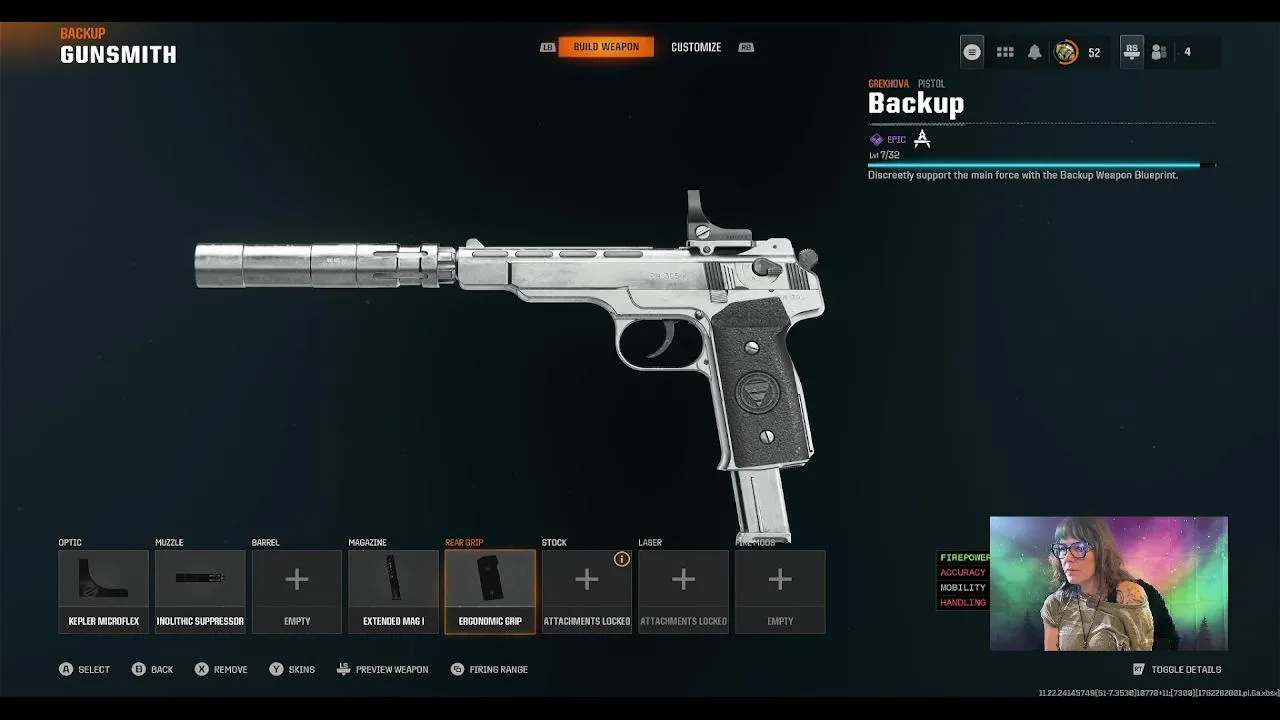Open the token currency icon showing 52
Image resolution: width=1280 pixels, height=720 pixels.
pyautogui.click(x=1067, y=52)
